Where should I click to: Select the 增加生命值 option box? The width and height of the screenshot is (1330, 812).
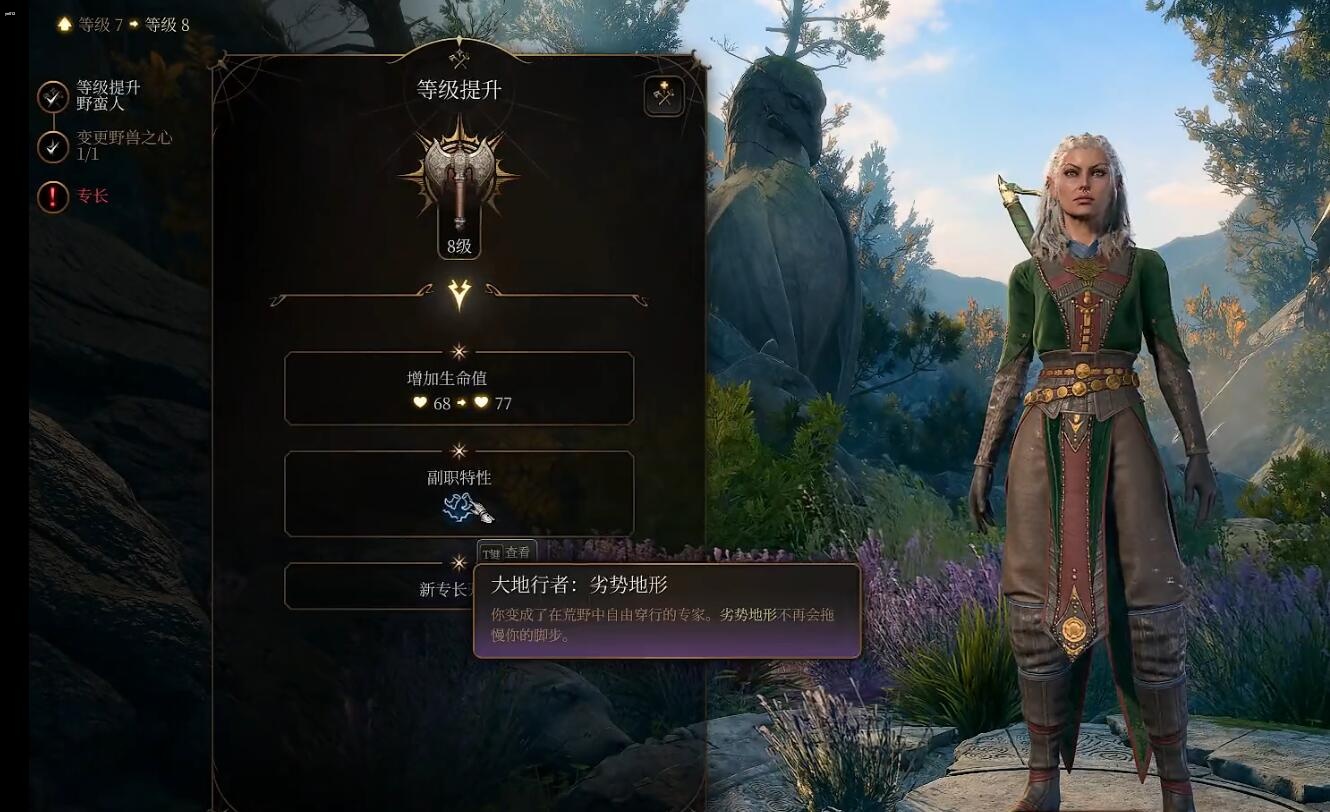coord(459,388)
